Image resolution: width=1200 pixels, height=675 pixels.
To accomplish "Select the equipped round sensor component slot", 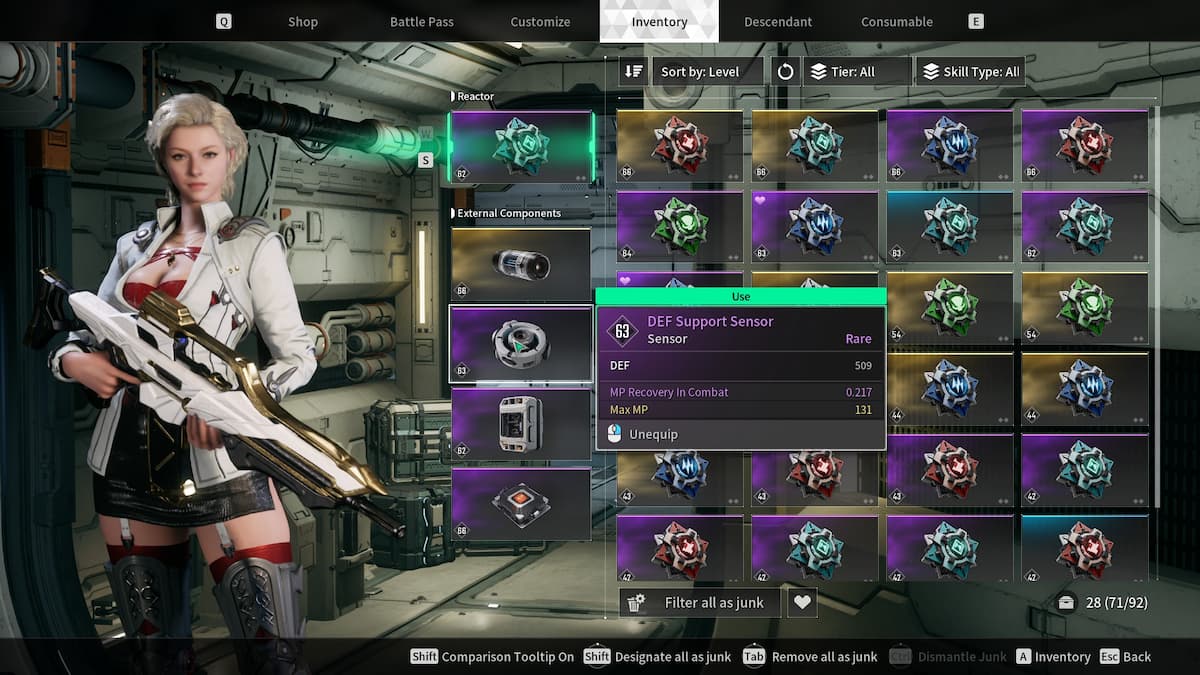I will [520, 344].
